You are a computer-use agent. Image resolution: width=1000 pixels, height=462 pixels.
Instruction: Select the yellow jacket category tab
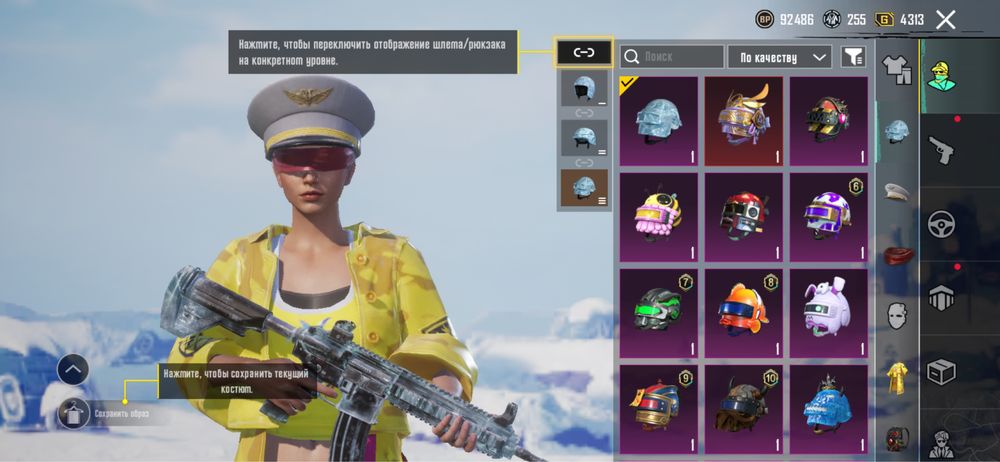point(897,377)
